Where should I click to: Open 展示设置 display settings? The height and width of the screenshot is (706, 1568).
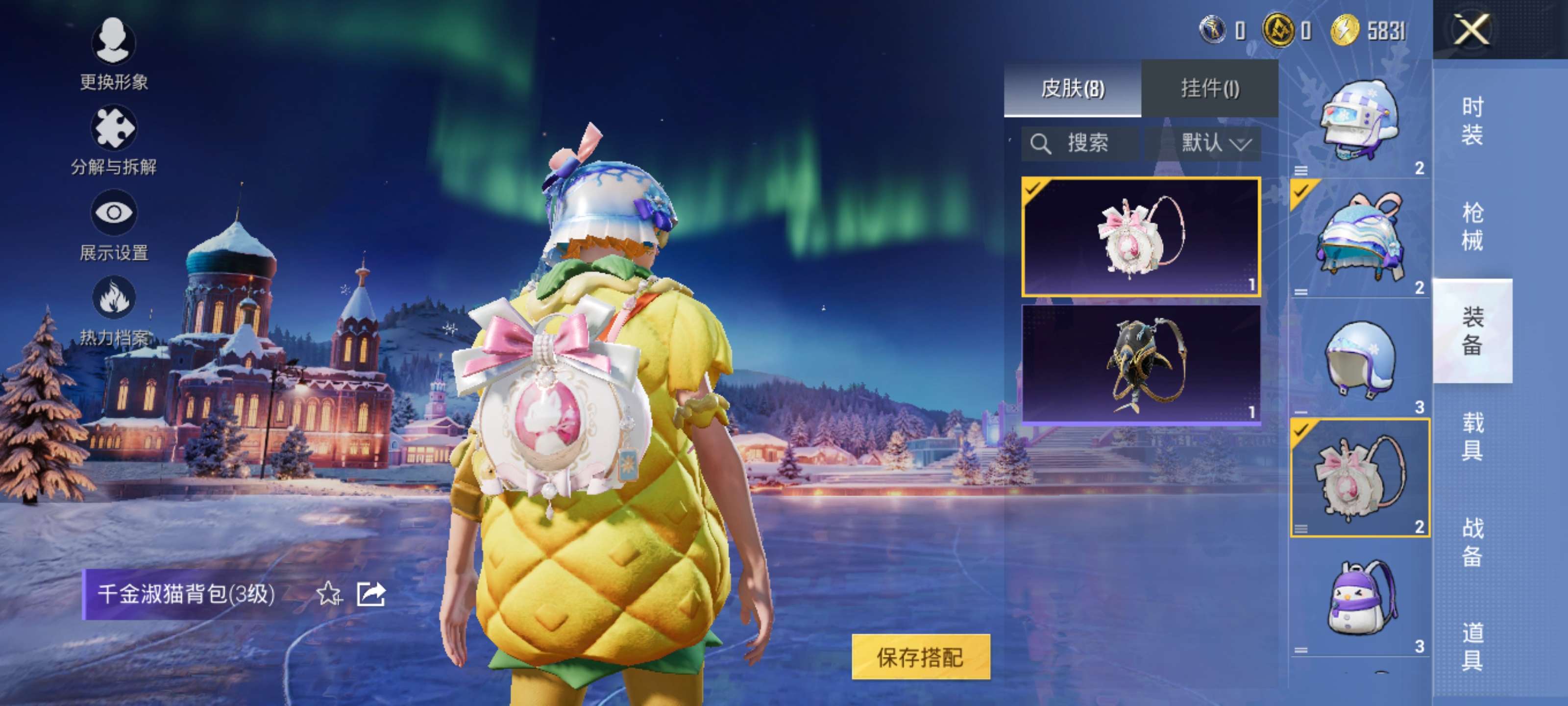tap(113, 224)
